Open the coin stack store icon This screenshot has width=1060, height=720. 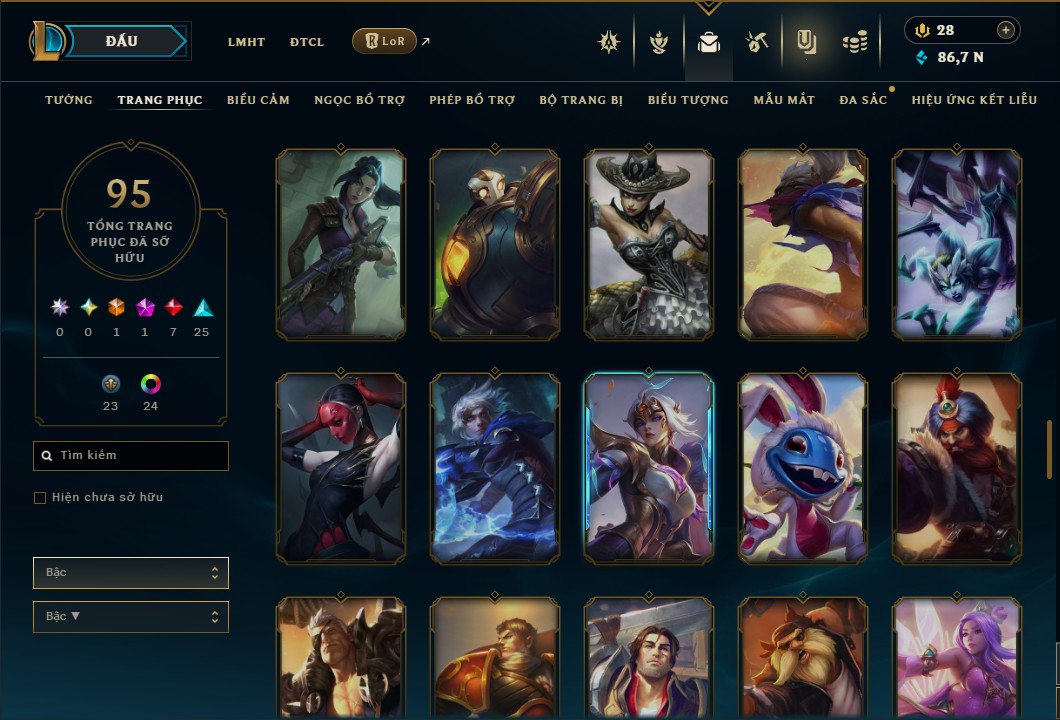click(854, 42)
